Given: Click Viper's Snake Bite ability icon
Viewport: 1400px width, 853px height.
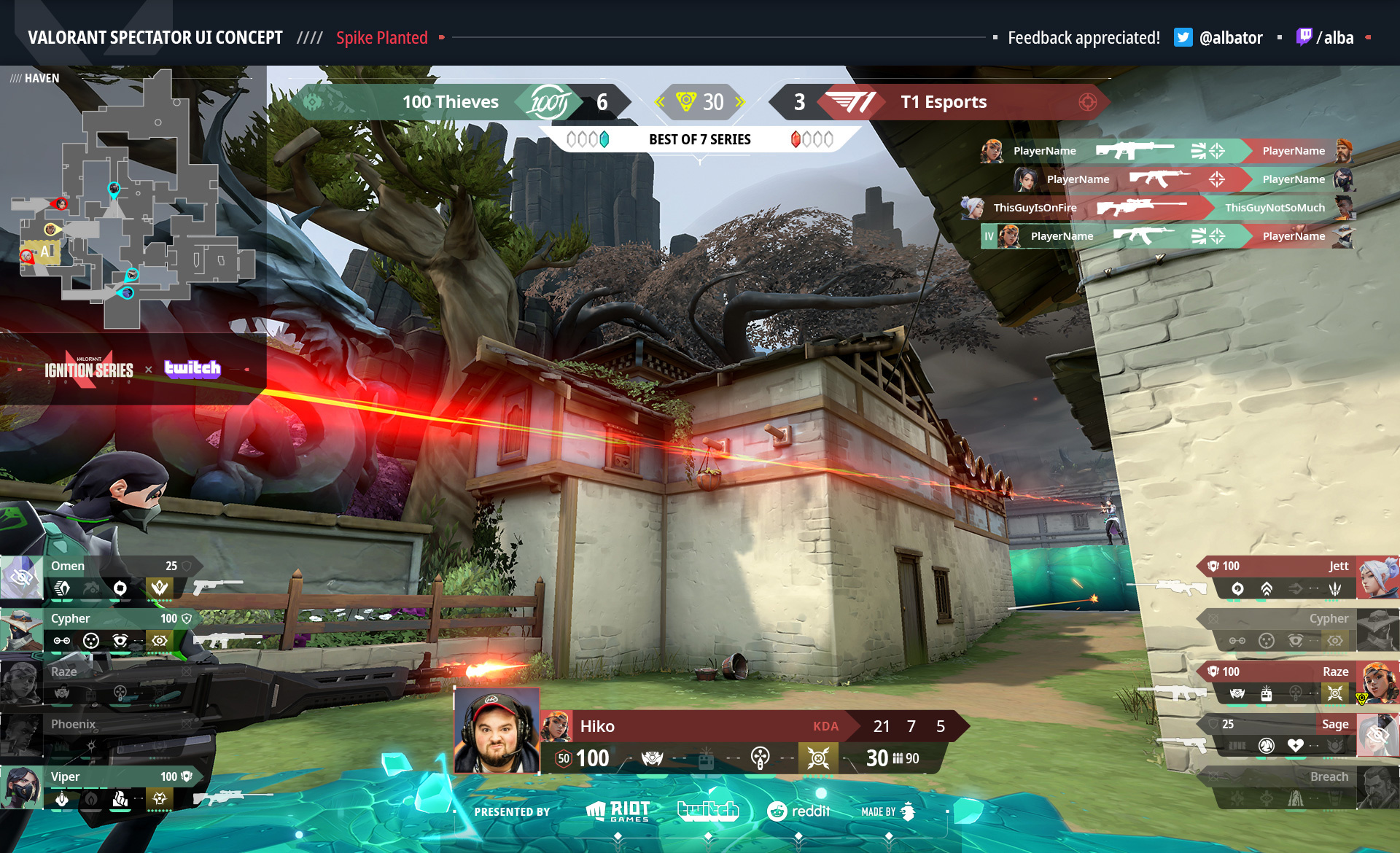Looking at the screenshot, I should [x=62, y=800].
